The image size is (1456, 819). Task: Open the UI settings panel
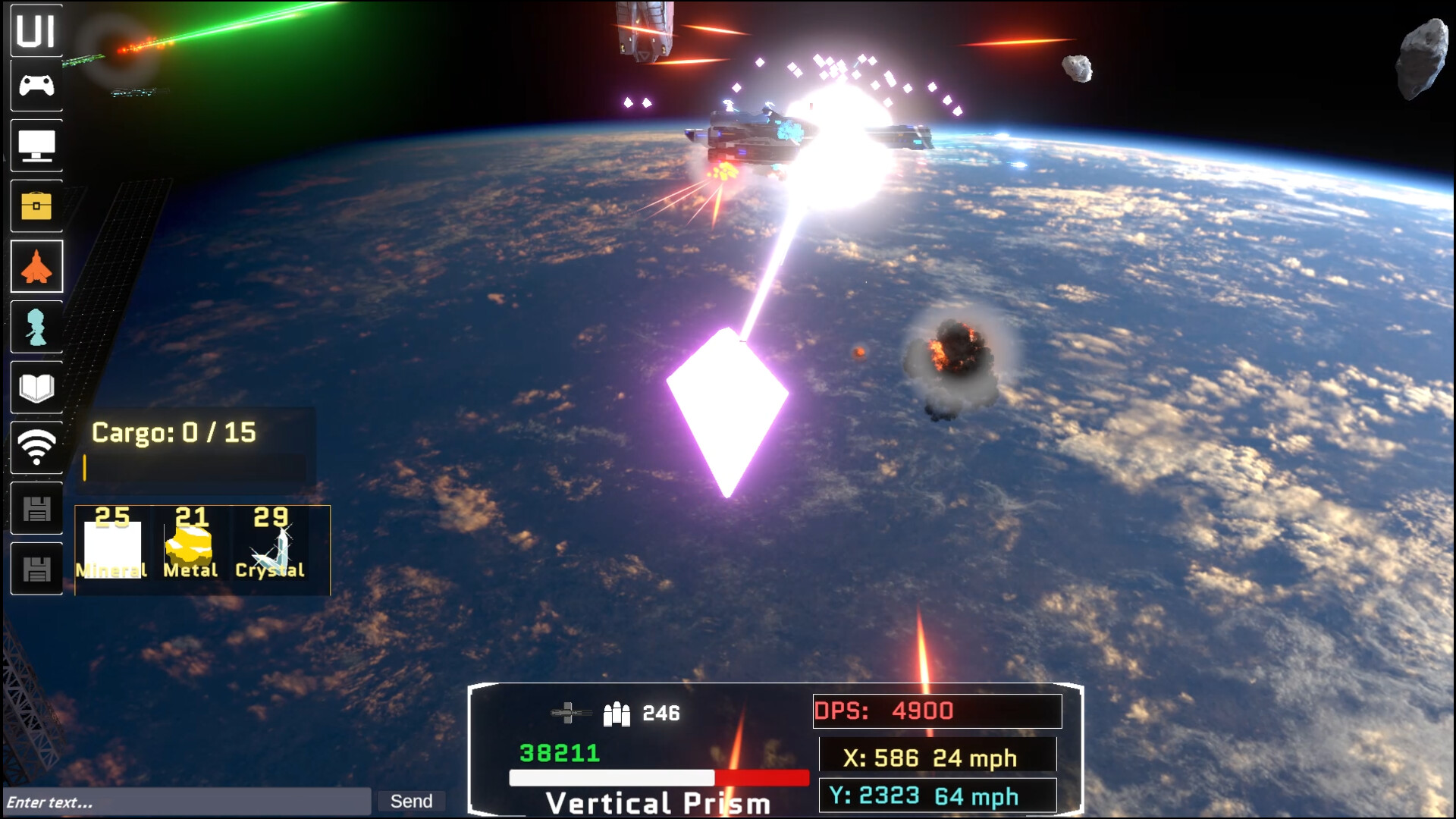coord(36,32)
